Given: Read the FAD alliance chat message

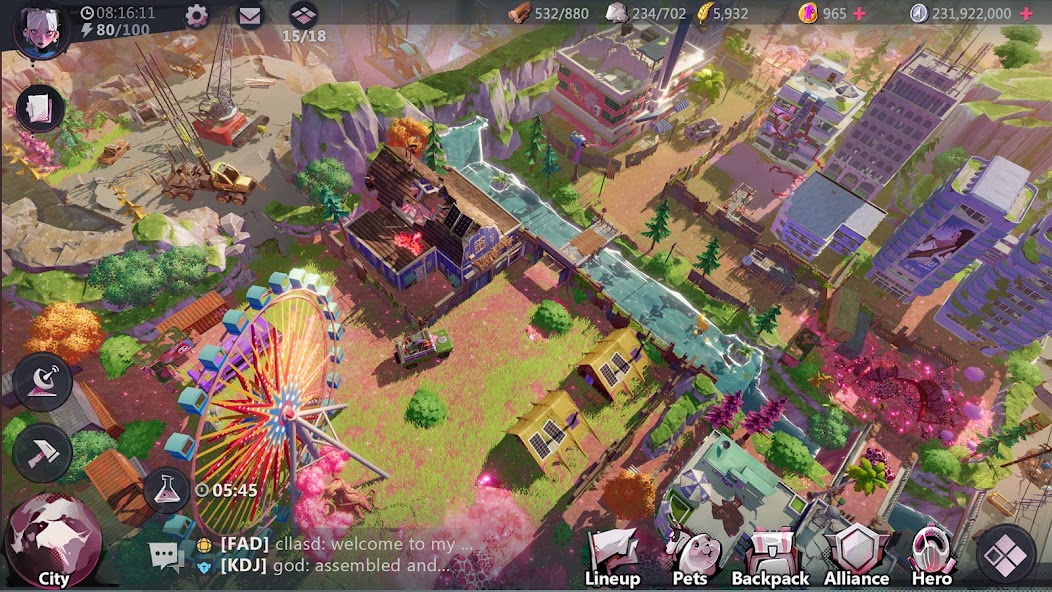Looking at the screenshot, I should pyautogui.click(x=345, y=545).
